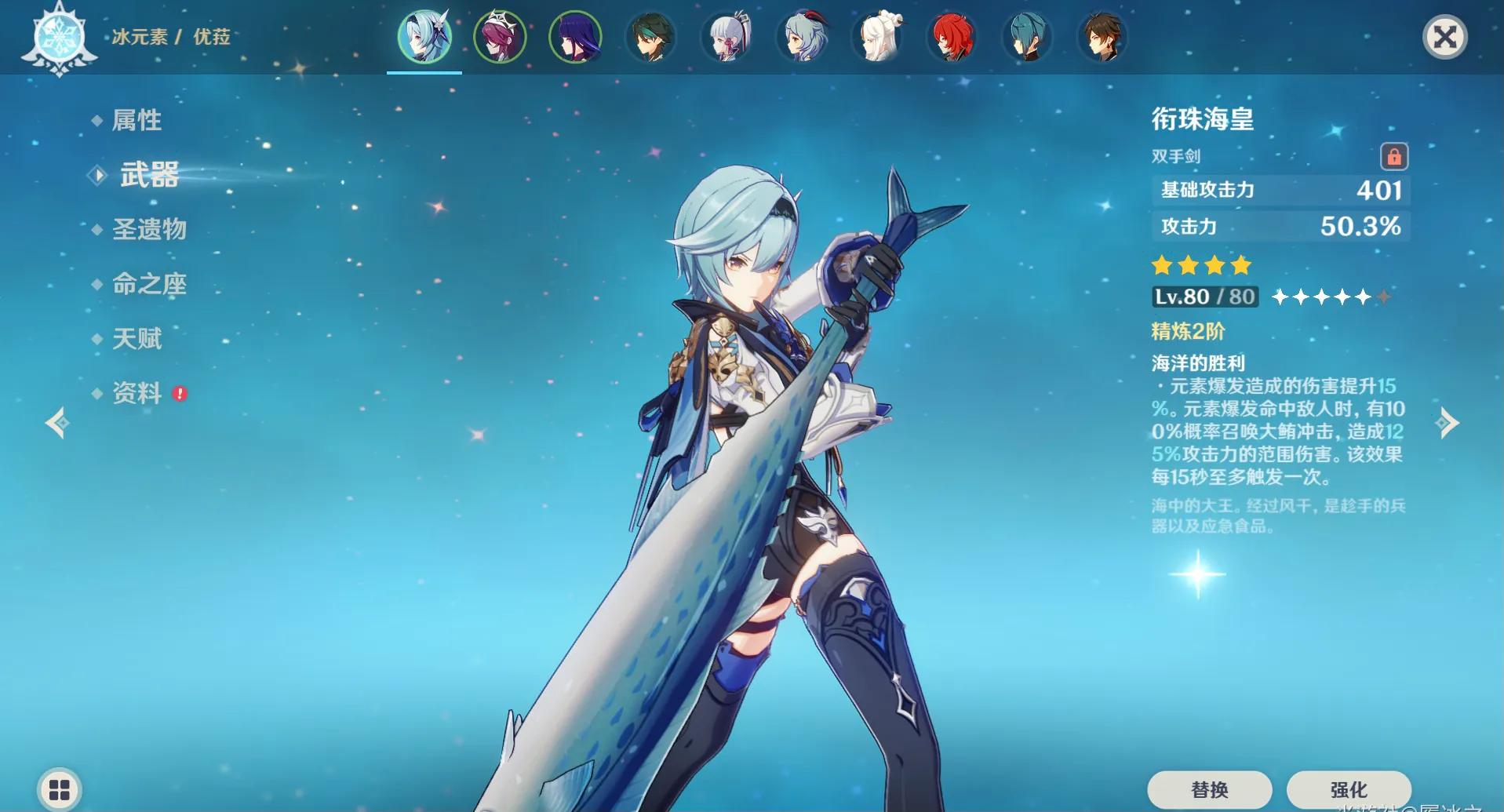
Task: Choose the purple-haired Raiden Shogun portrait
Action: click(x=575, y=37)
